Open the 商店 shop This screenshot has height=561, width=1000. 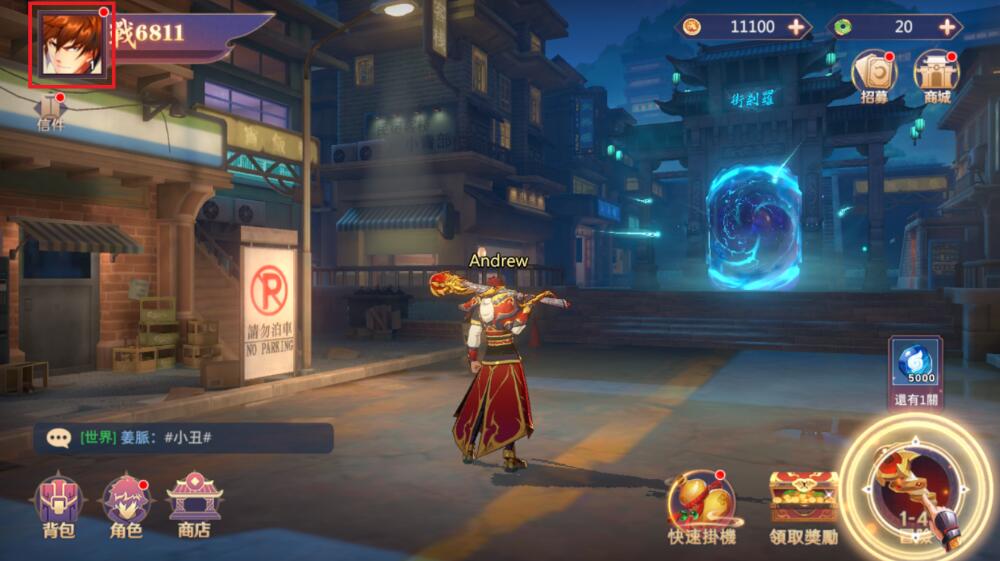point(194,503)
